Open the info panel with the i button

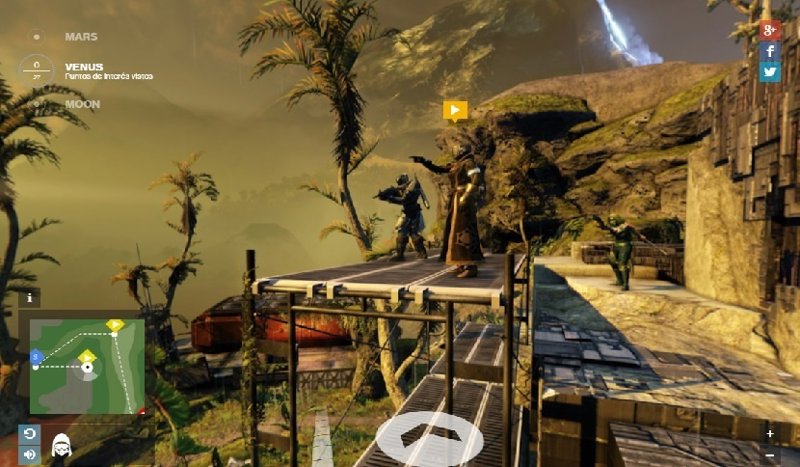(30, 297)
